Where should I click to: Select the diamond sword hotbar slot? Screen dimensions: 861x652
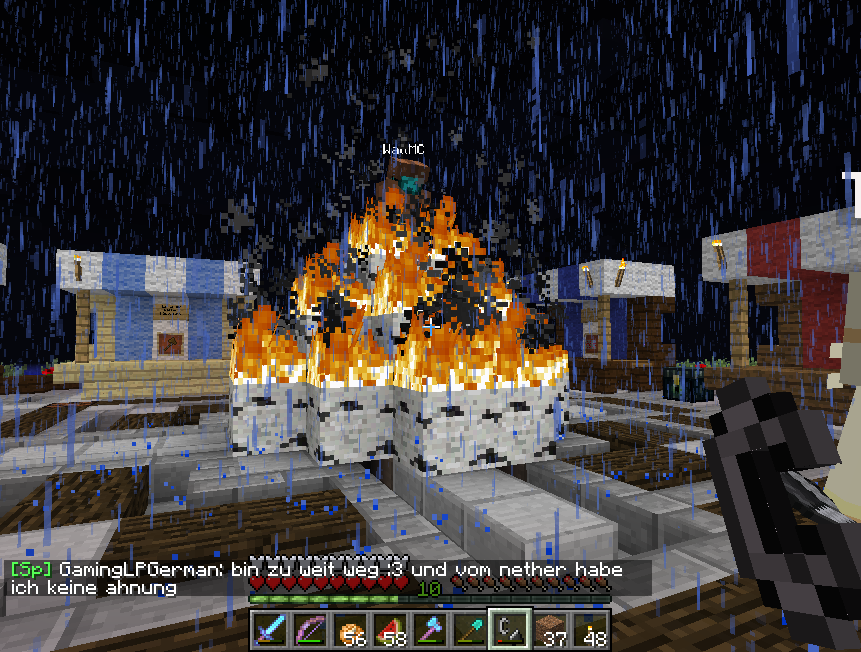pos(271,630)
